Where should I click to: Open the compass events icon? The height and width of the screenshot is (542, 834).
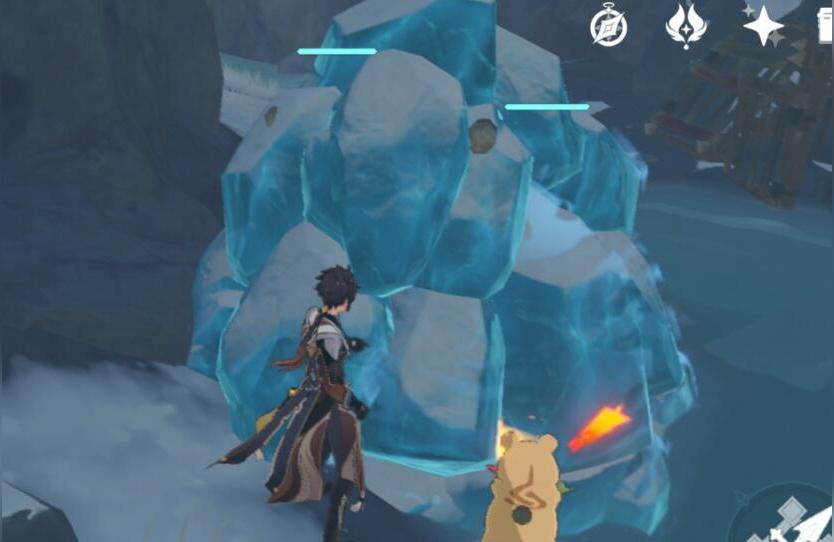608,27
